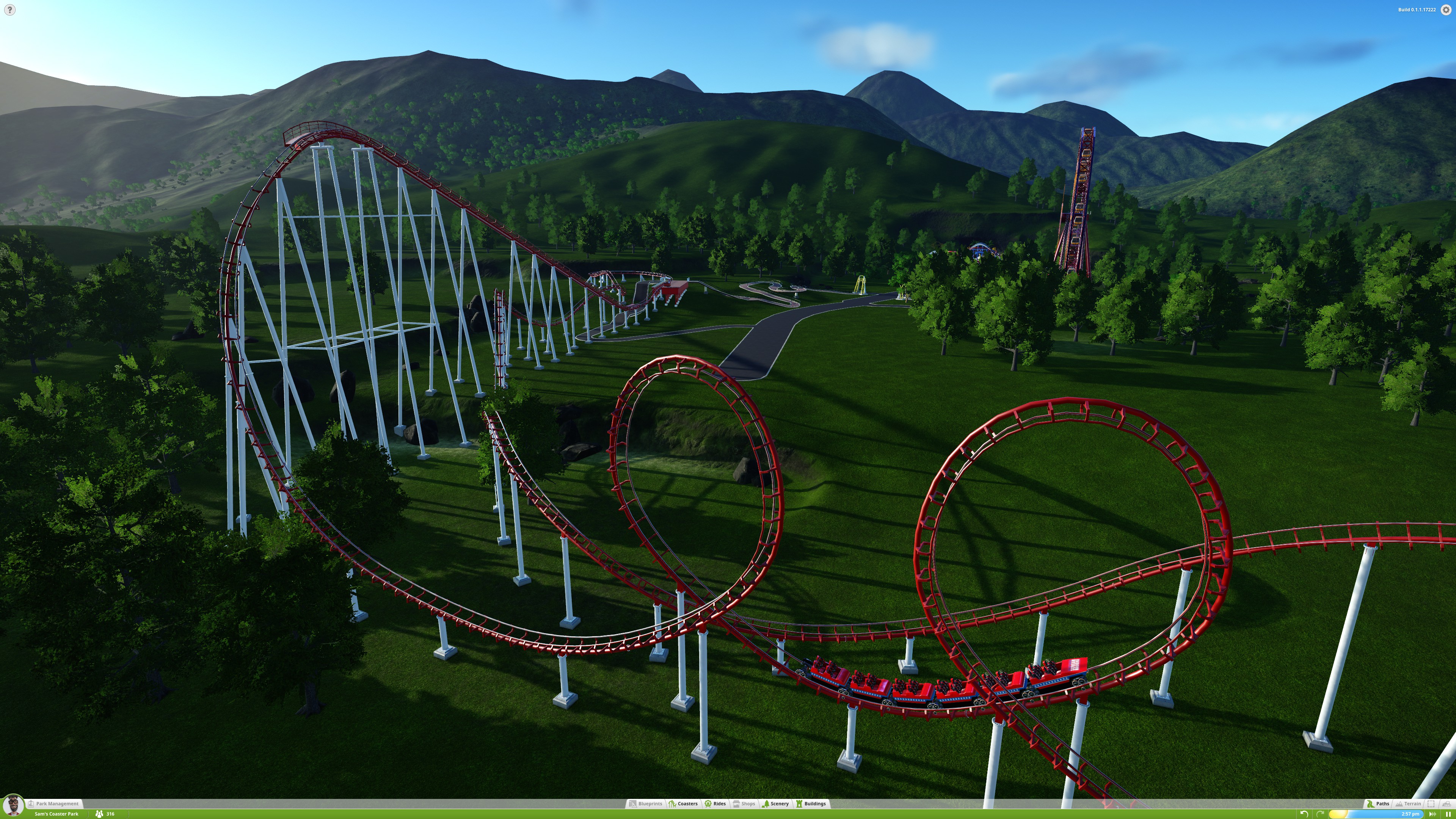Undo the last action
Viewport: 1456px width, 819px height.
point(1304,814)
